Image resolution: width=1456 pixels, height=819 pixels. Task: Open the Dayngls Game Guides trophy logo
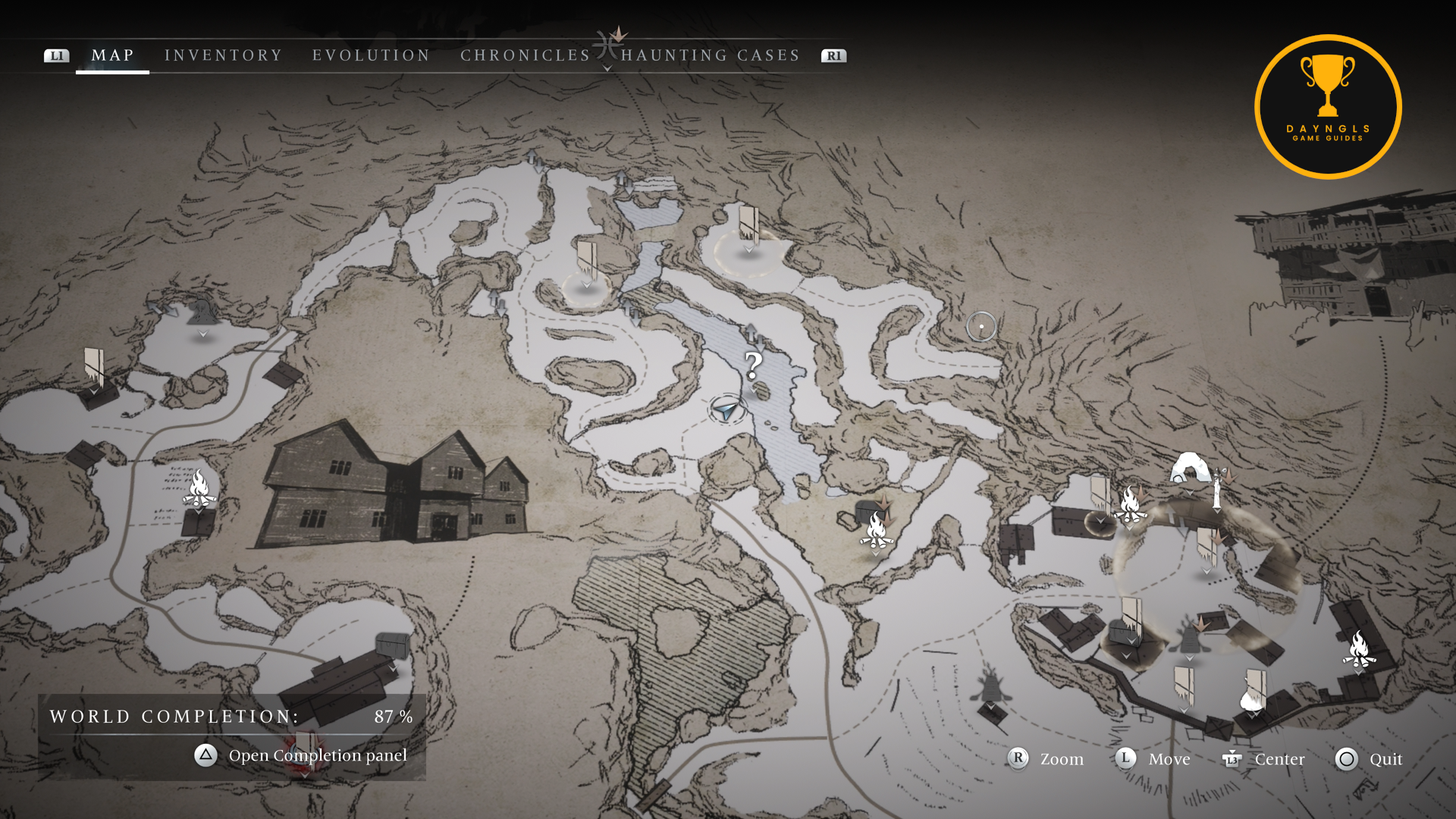click(1328, 107)
